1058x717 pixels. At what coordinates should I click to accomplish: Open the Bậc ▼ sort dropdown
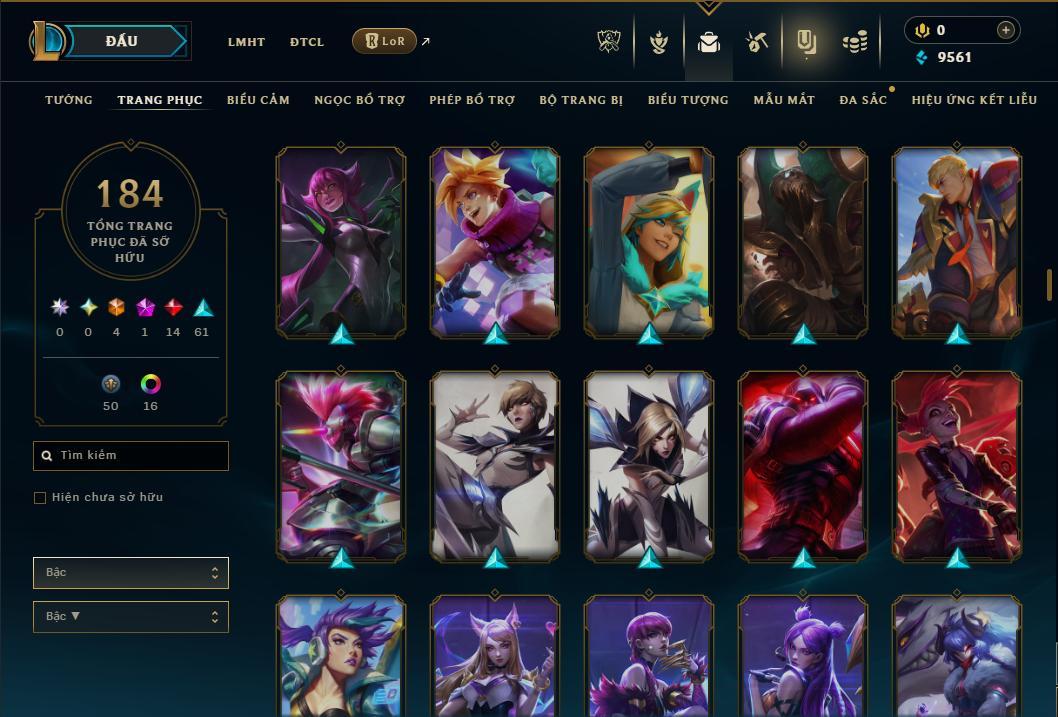[131, 617]
